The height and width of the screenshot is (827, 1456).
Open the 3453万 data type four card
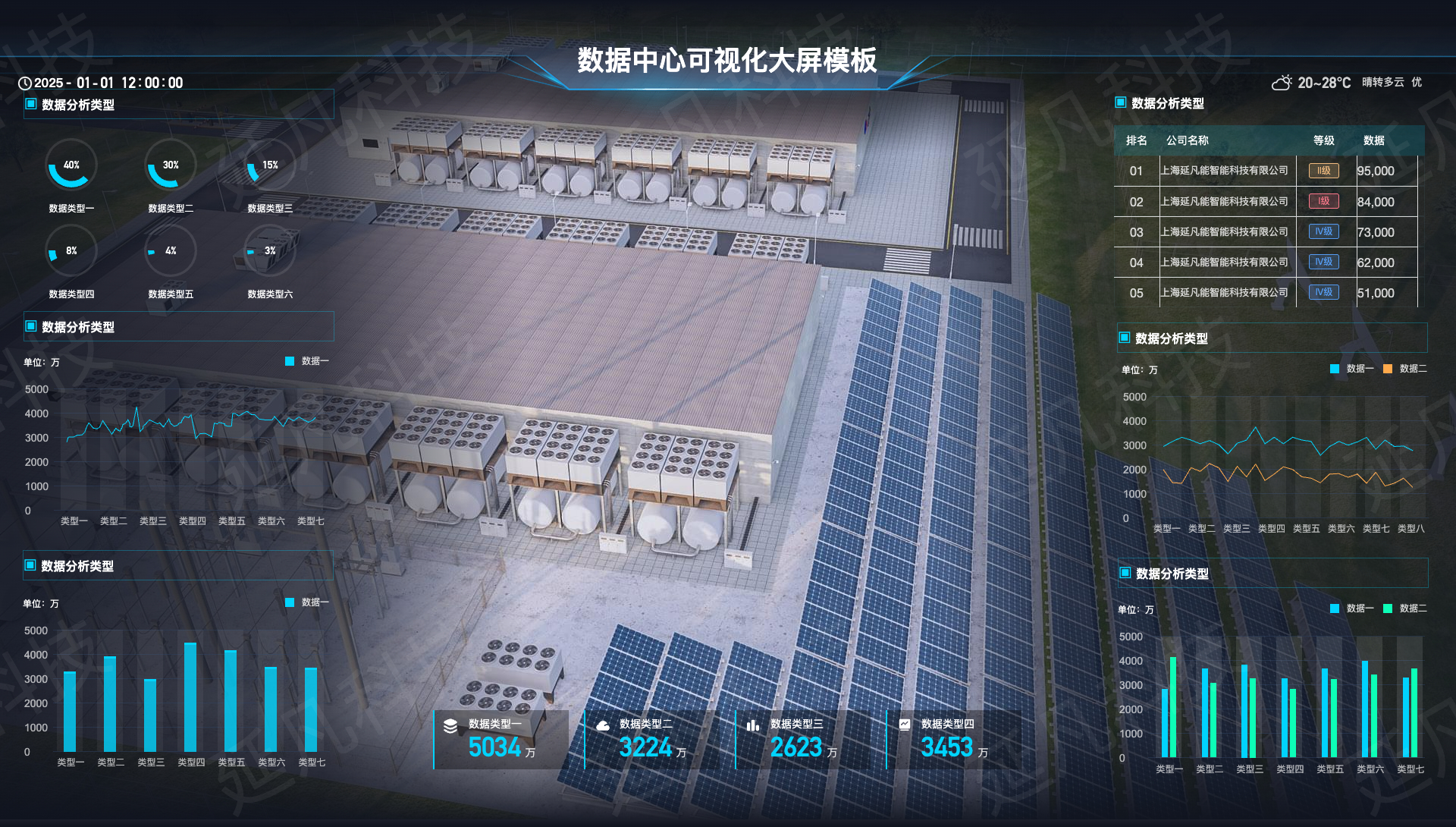pyautogui.click(x=954, y=739)
